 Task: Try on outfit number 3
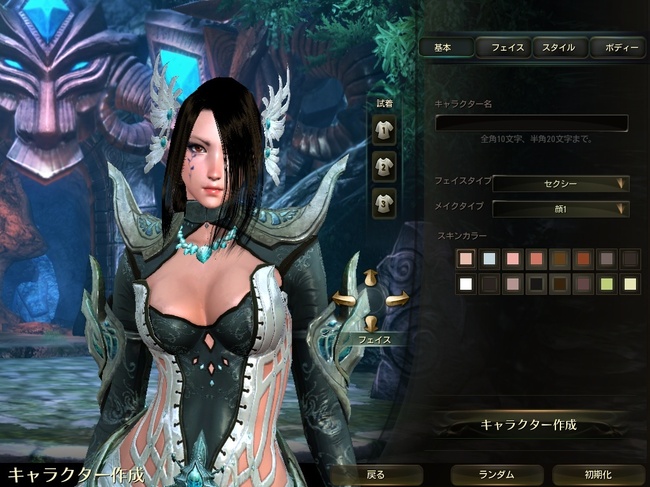[x=383, y=201]
